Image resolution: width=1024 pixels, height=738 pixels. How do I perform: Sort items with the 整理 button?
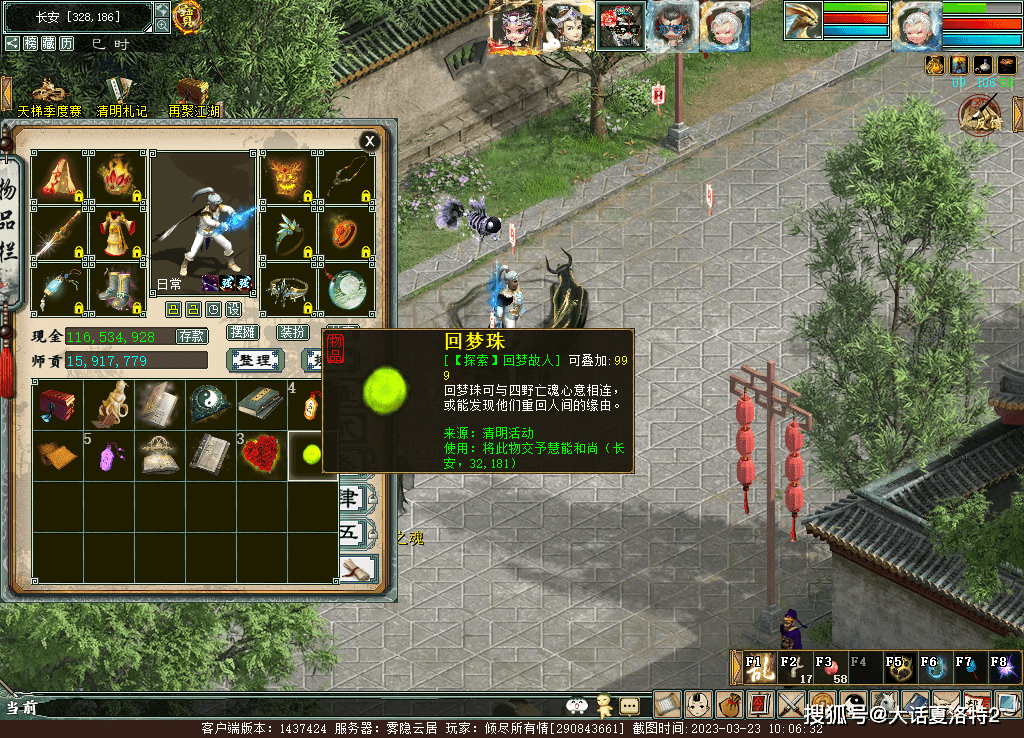coord(255,360)
